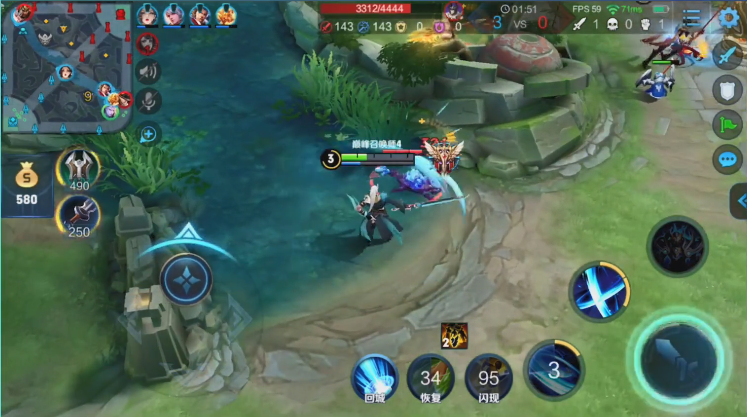Open the scoreboard list menu icon
747x417 pixels.
[692, 17]
